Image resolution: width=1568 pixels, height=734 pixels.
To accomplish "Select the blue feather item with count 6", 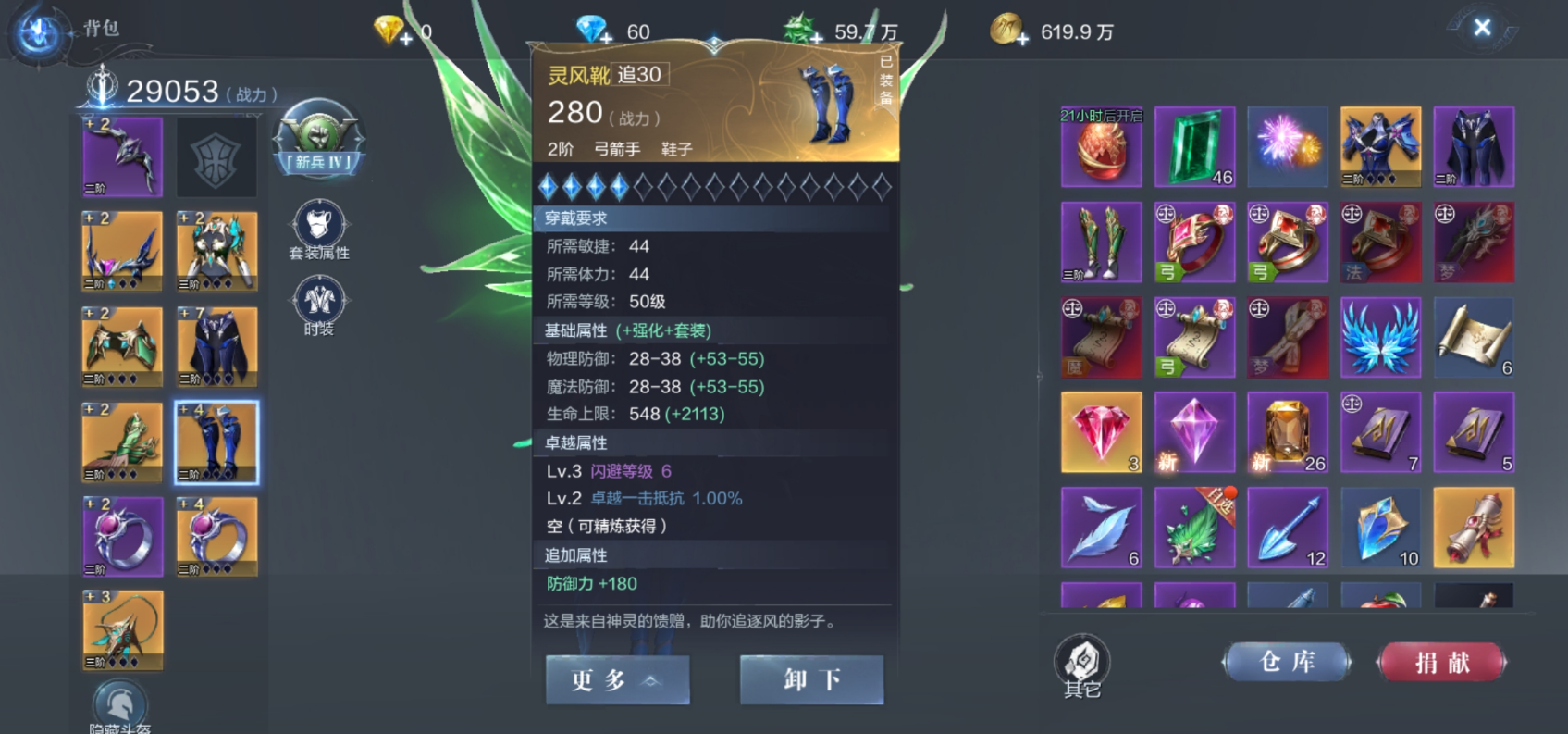I will click(1101, 527).
